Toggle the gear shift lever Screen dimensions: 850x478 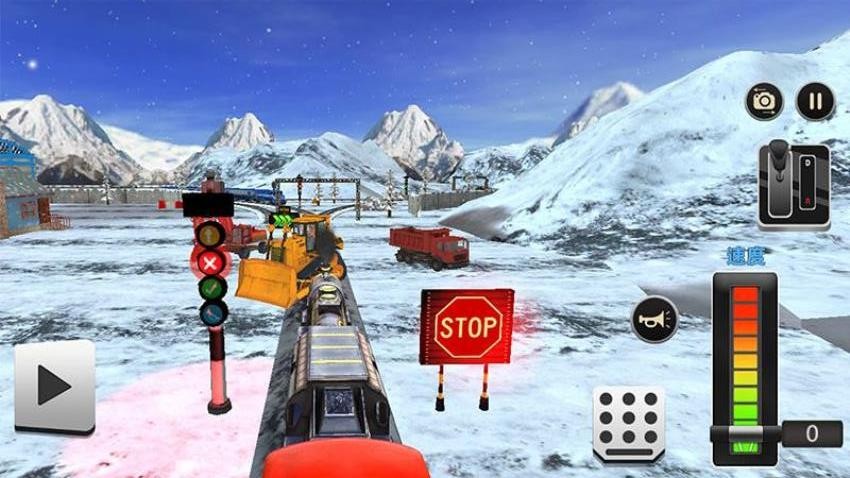(793, 186)
